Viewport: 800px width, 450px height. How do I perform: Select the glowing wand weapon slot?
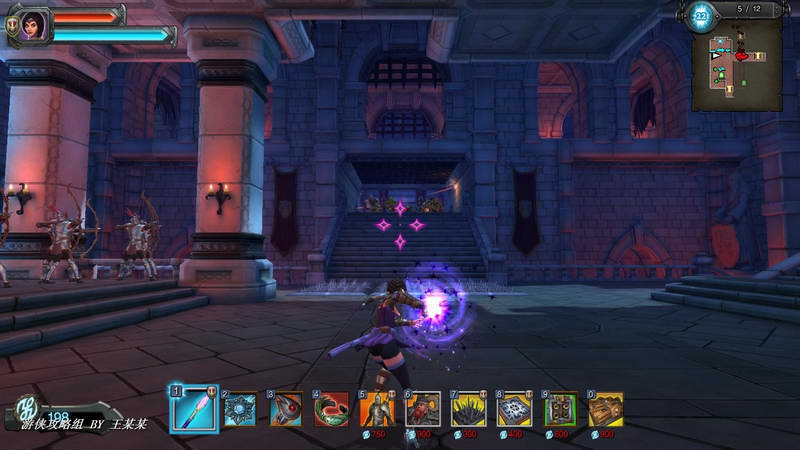pyautogui.click(x=193, y=408)
